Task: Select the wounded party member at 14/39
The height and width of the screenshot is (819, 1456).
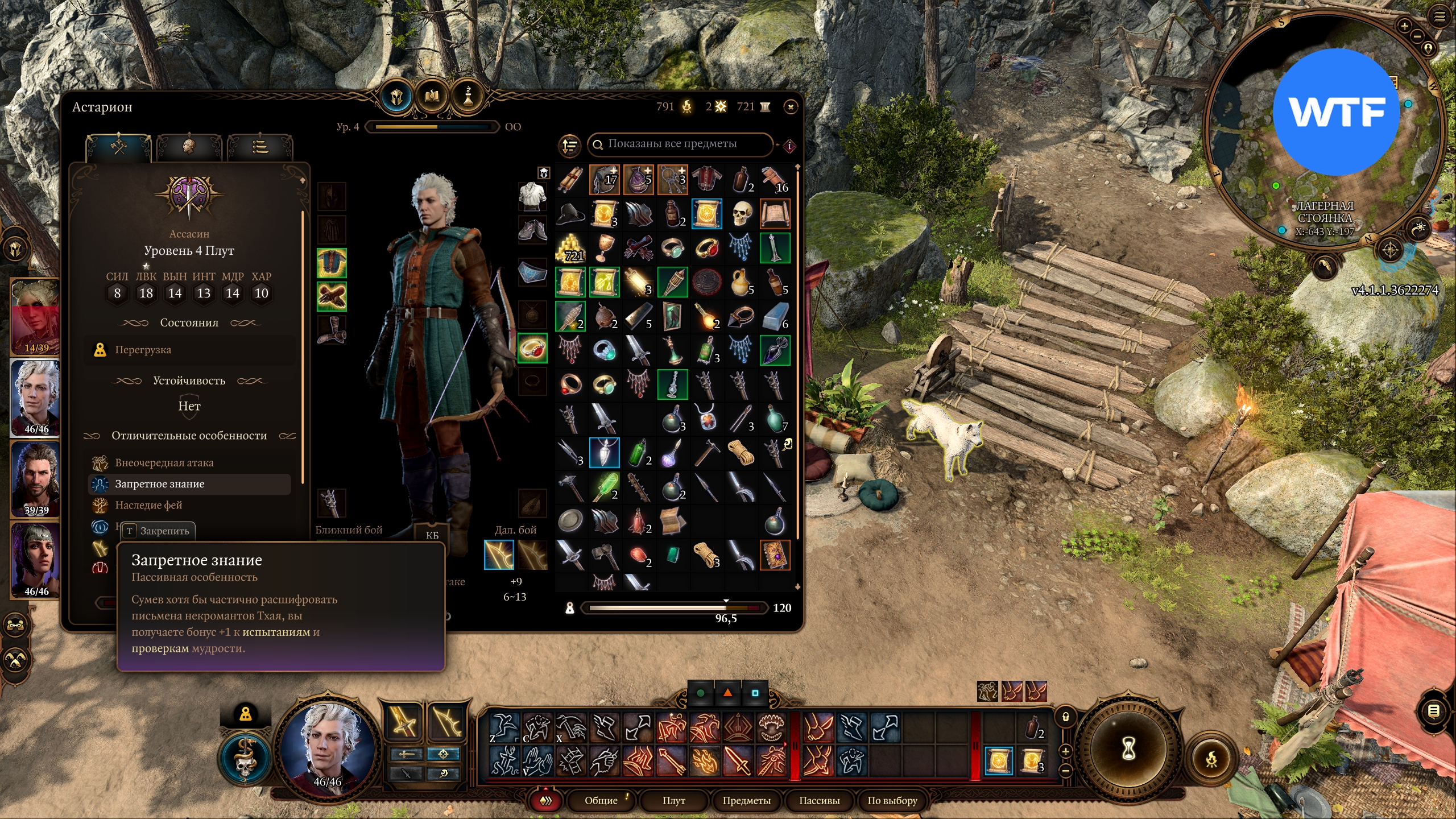Action: pos(36,316)
